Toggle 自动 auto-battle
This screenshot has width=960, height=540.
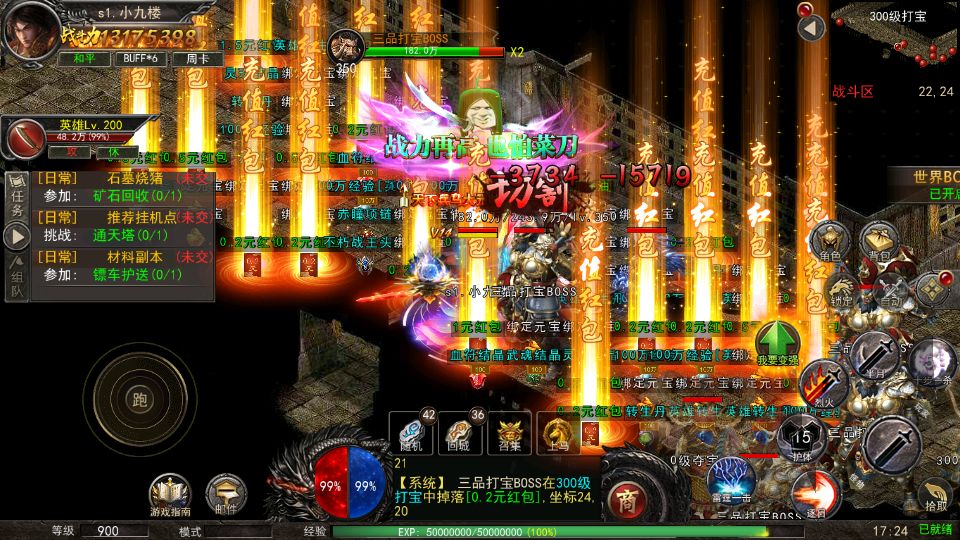click(x=888, y=288)
